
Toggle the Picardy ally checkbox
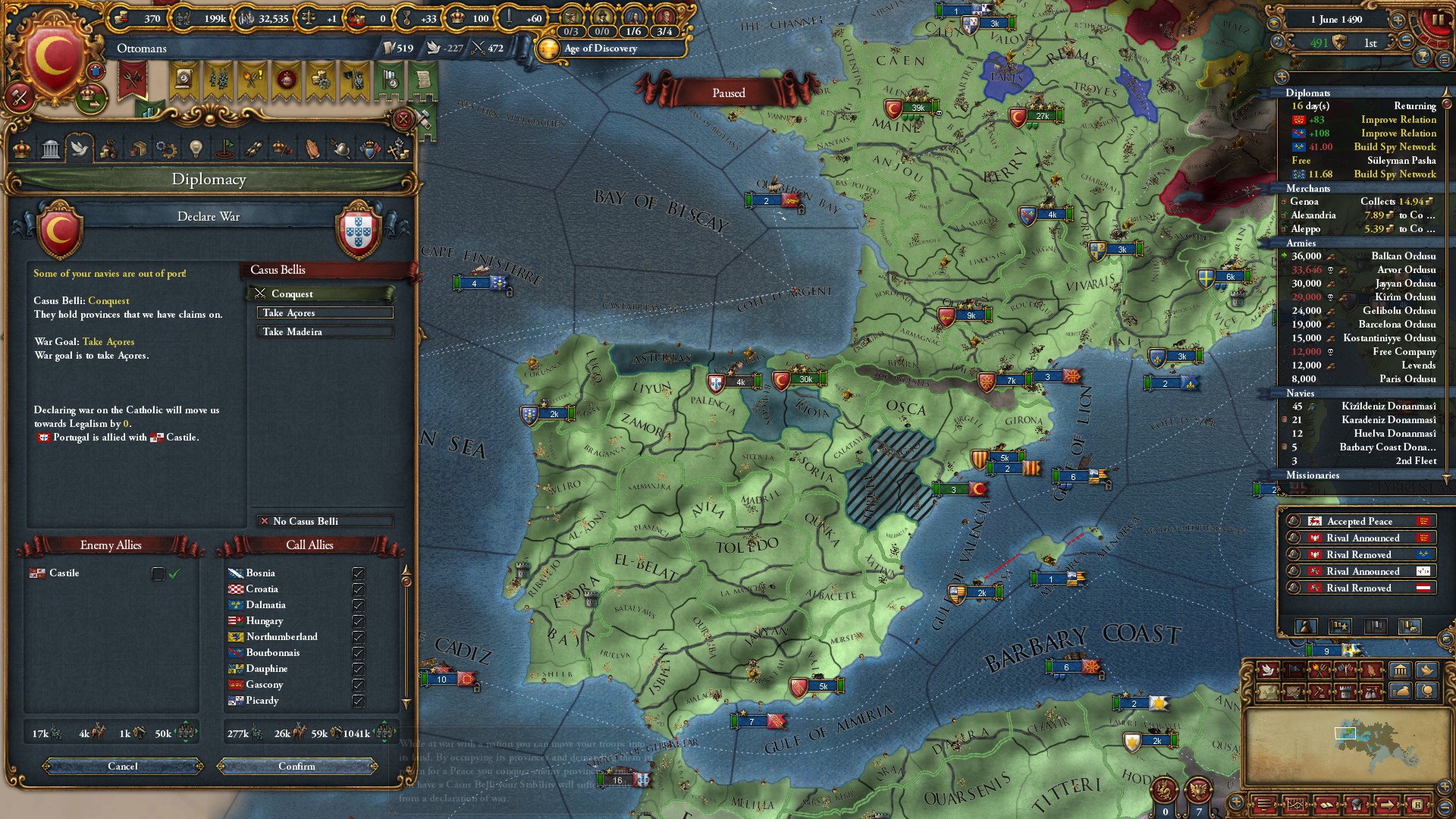[358, 701]
